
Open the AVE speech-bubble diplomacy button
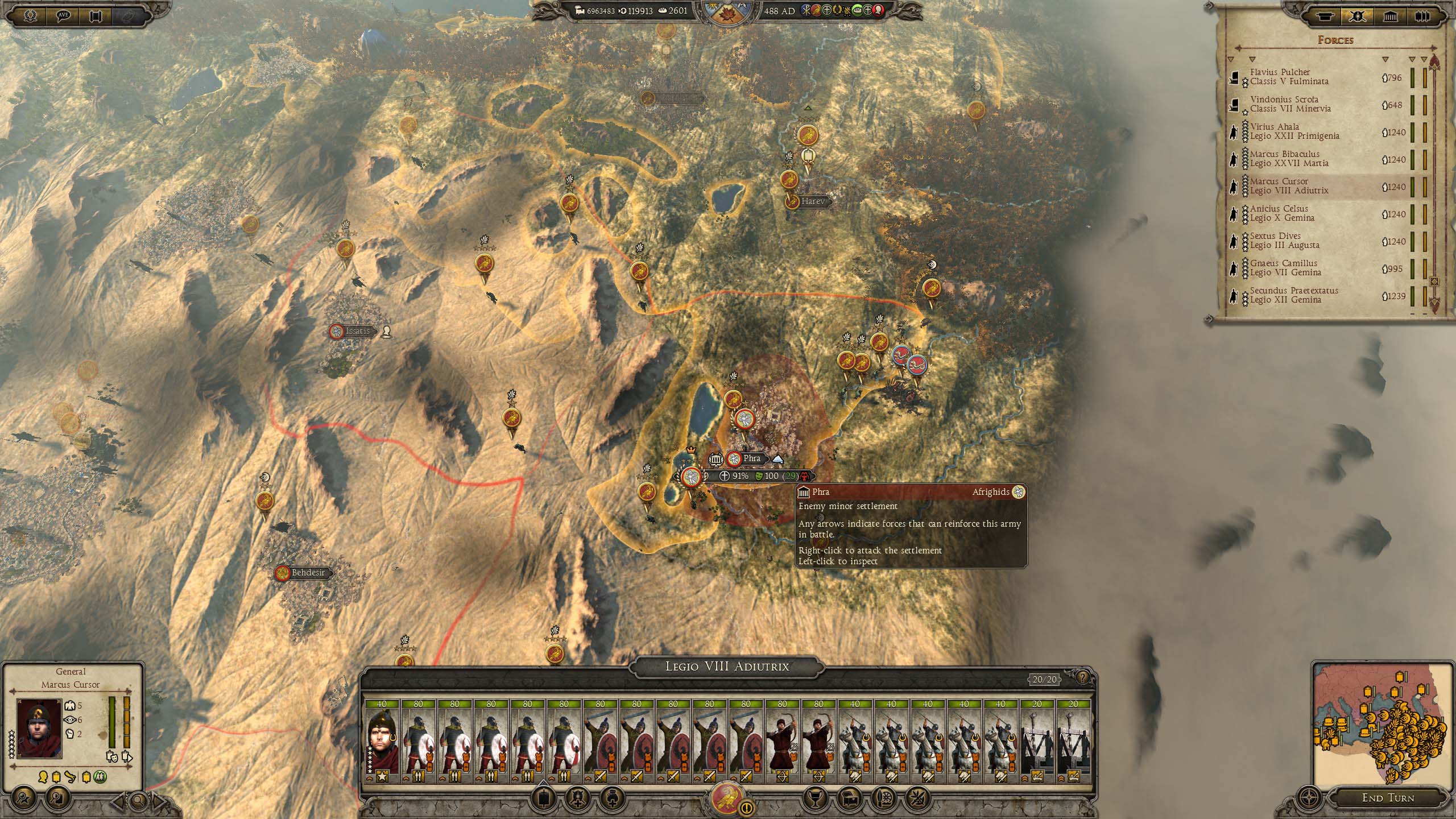(64, 15)
